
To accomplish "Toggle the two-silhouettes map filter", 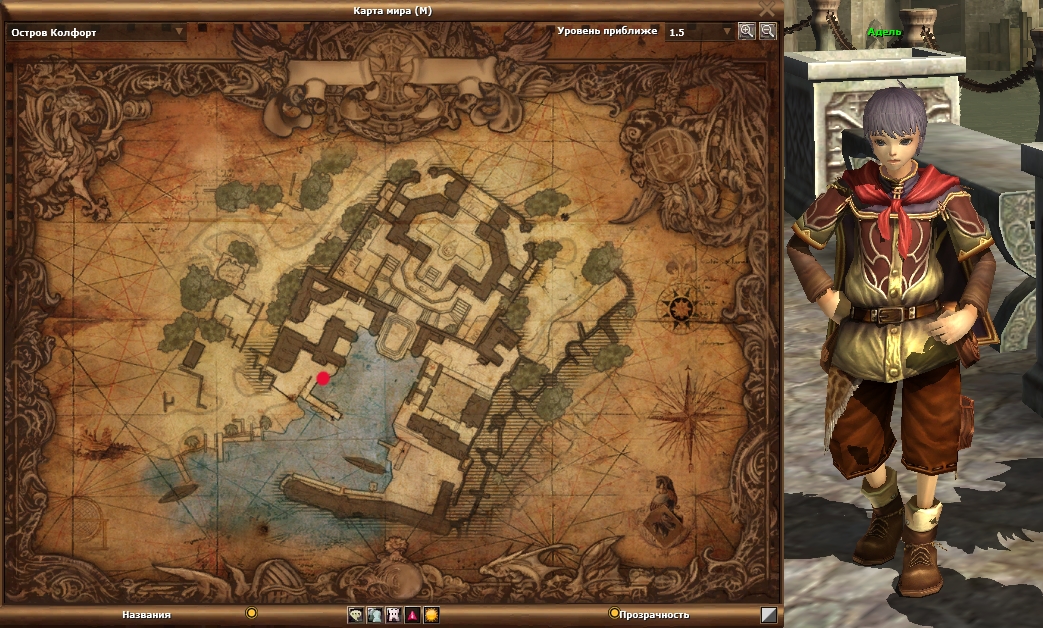I will coord(375,615).
